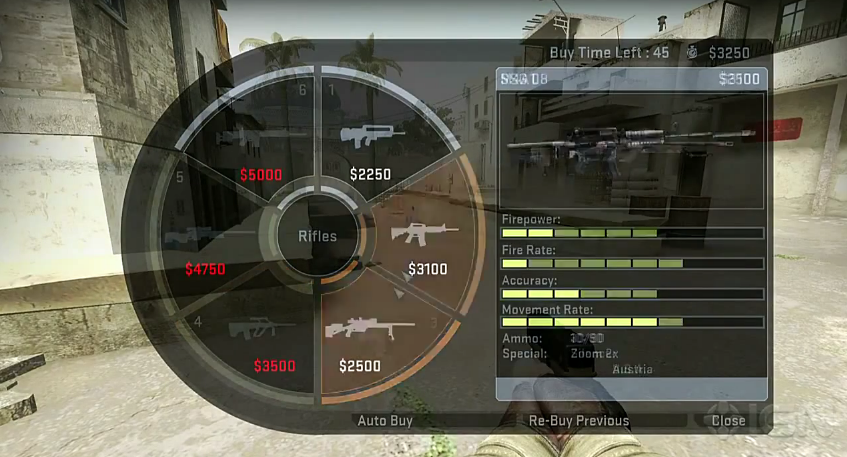Click the weapon preview image in info panel
The image size is (847, 457).
pos(630,144)
